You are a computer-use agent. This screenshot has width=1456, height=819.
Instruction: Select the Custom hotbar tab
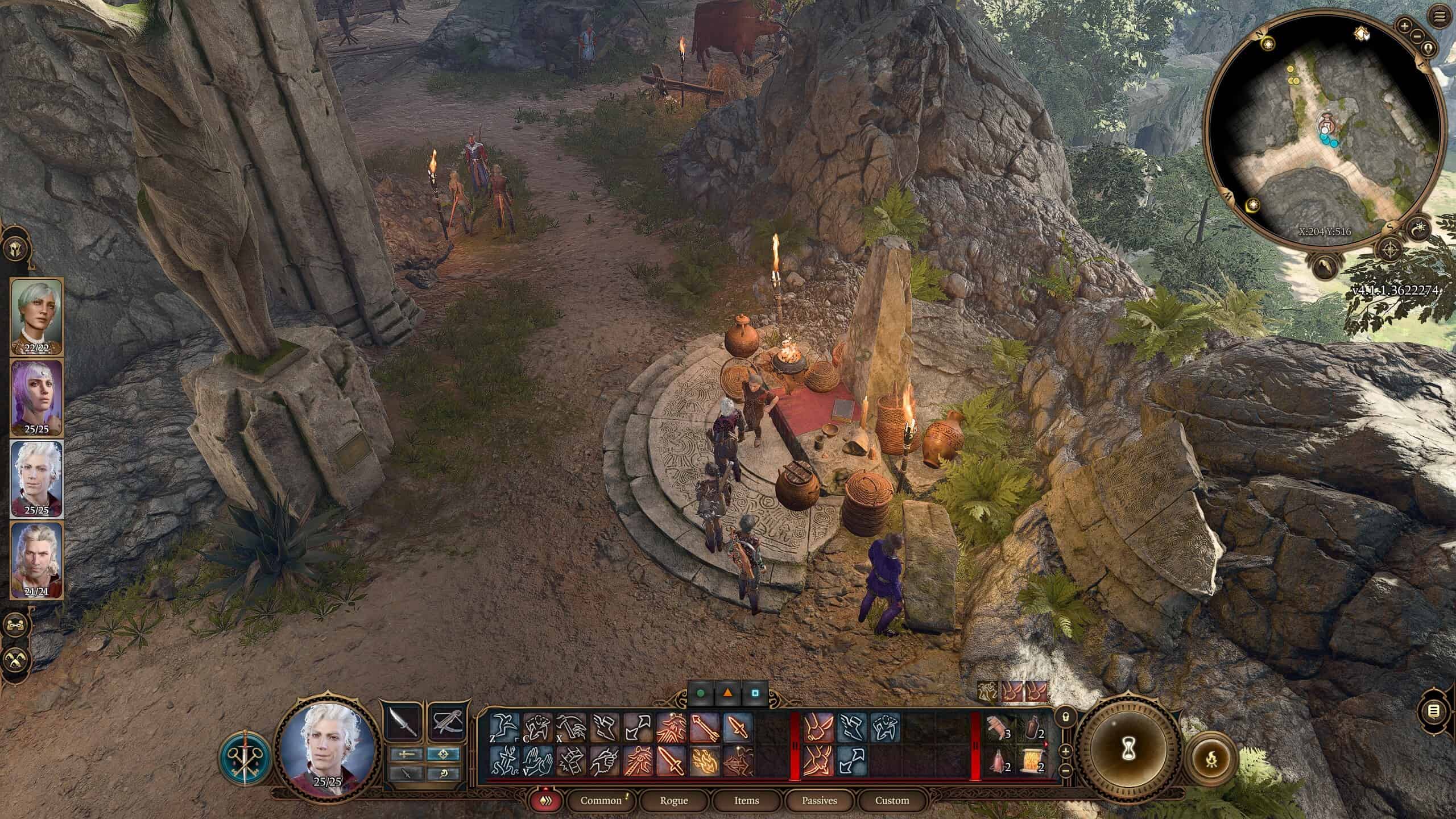click(x=892, y=800)
